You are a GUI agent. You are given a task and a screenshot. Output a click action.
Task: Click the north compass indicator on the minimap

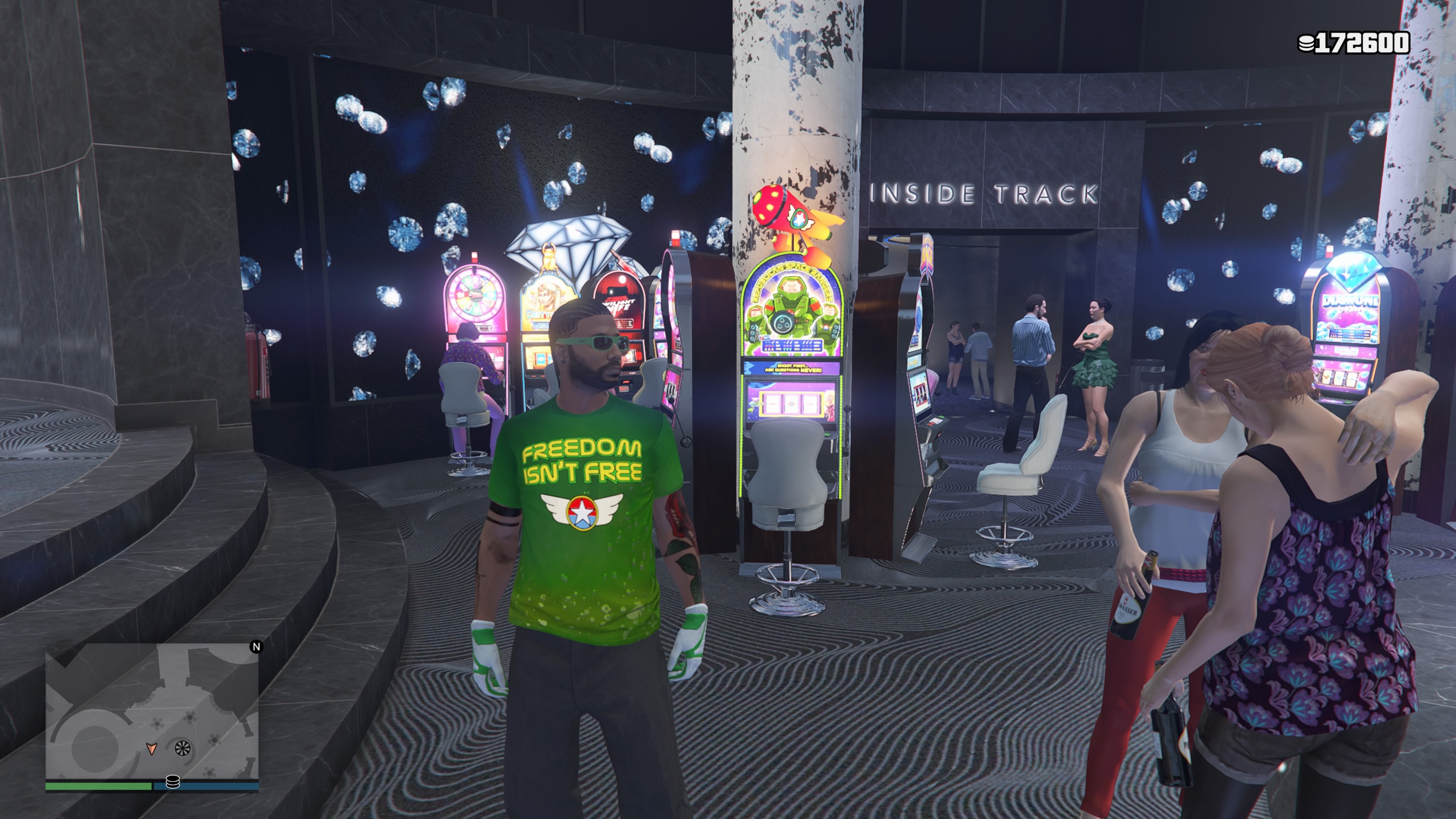click(256, 646)
